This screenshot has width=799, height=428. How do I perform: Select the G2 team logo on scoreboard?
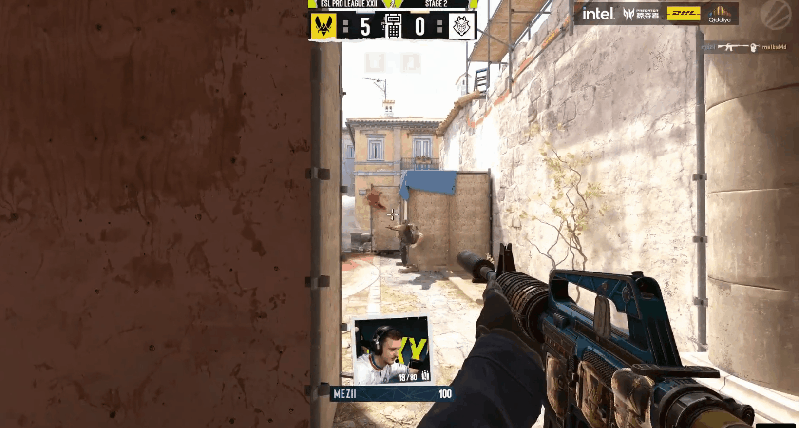(462, 26)
